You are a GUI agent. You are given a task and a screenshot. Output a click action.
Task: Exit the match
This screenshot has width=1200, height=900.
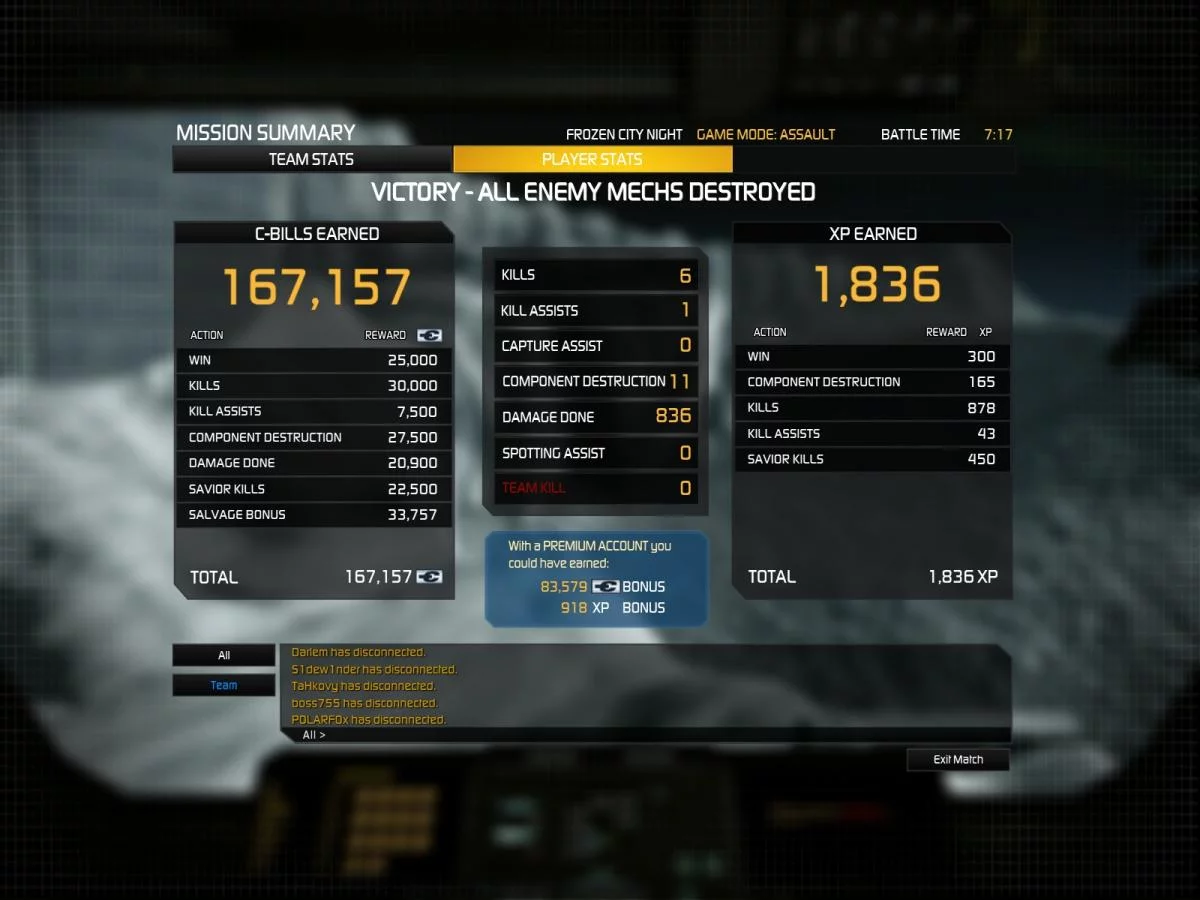point(958,760)
